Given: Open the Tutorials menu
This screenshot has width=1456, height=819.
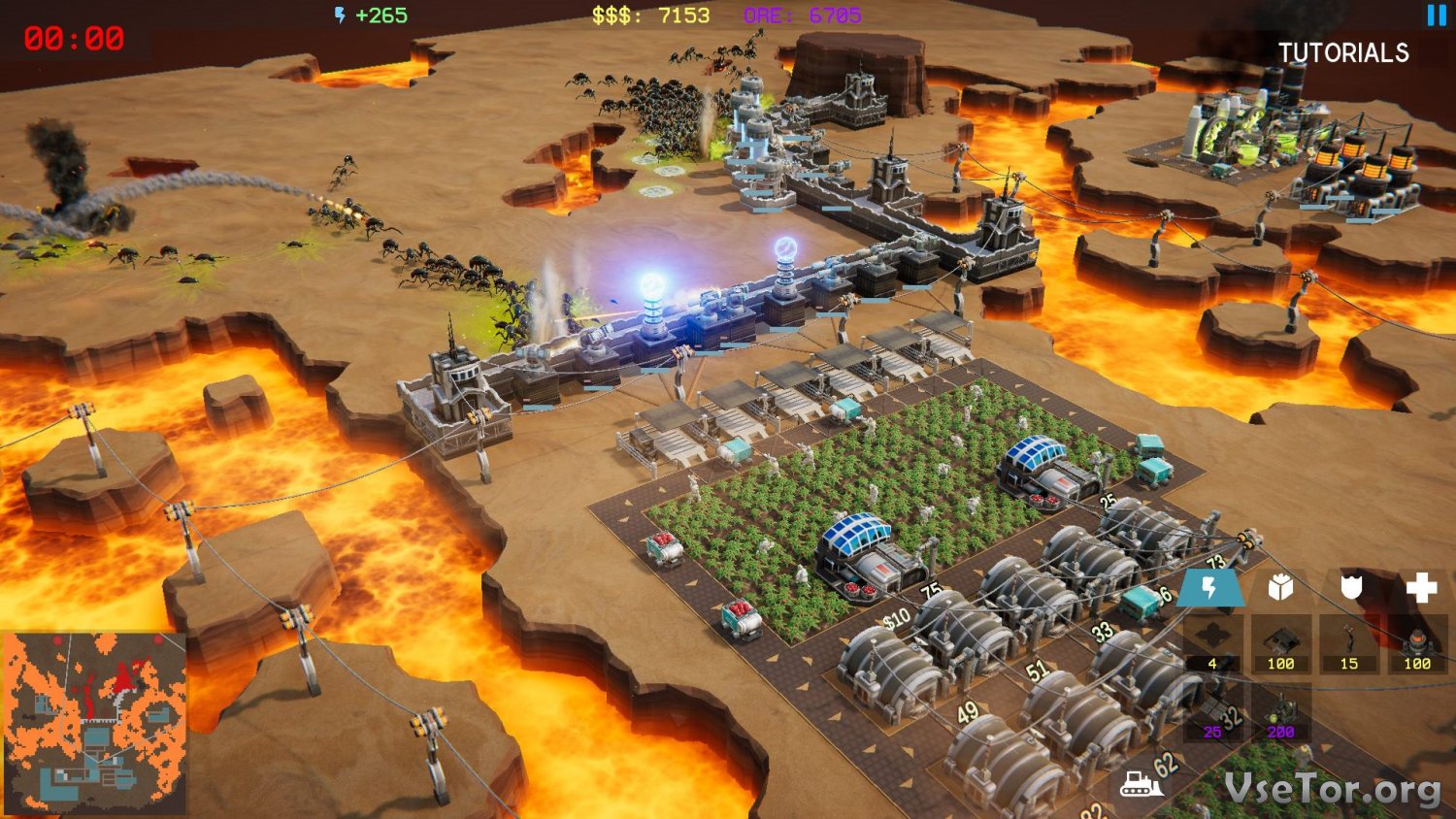Looking at the screenshot, I should click(x=1342, y=52).
